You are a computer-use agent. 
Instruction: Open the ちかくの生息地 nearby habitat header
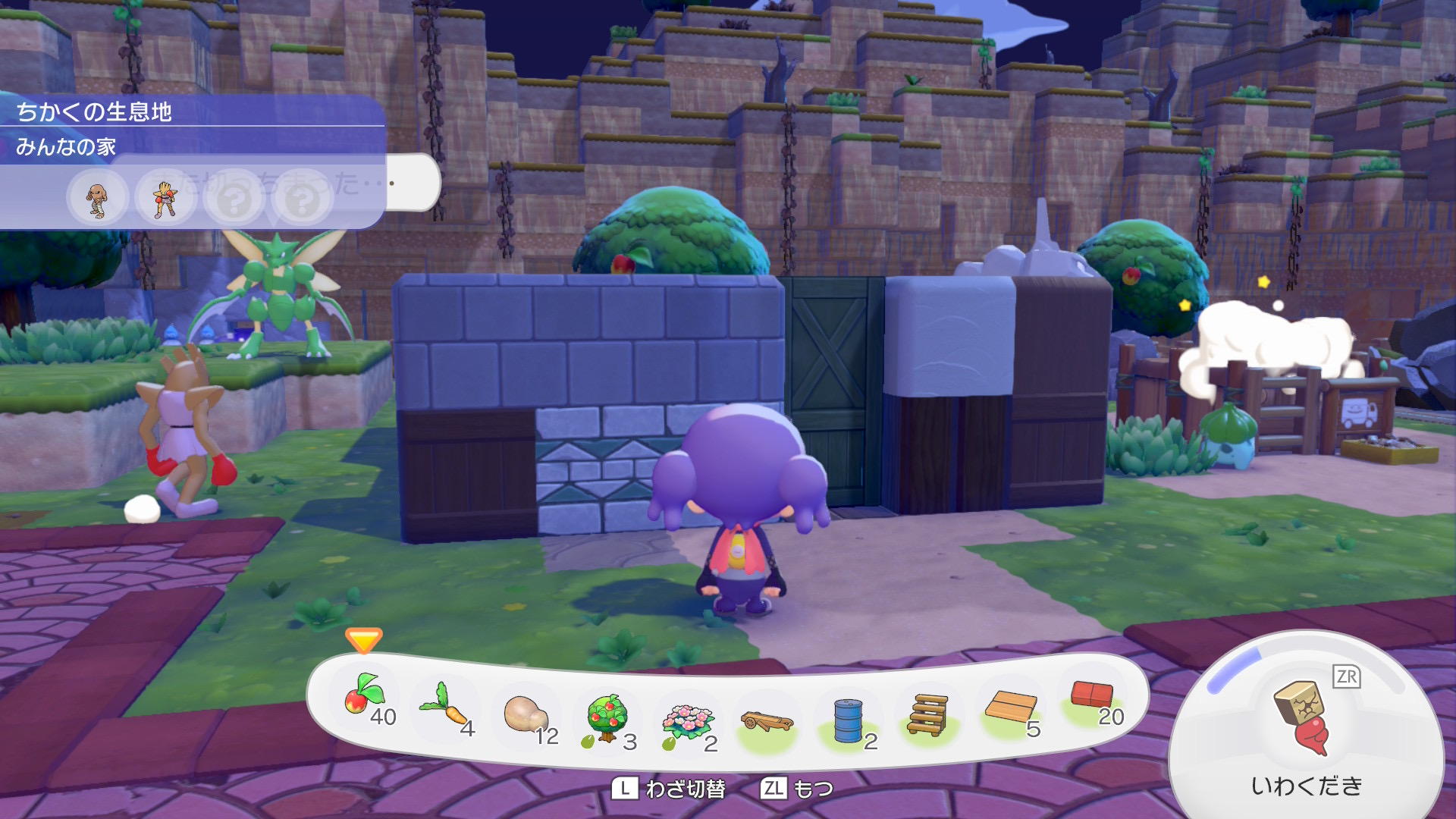[x=94, y=112]
